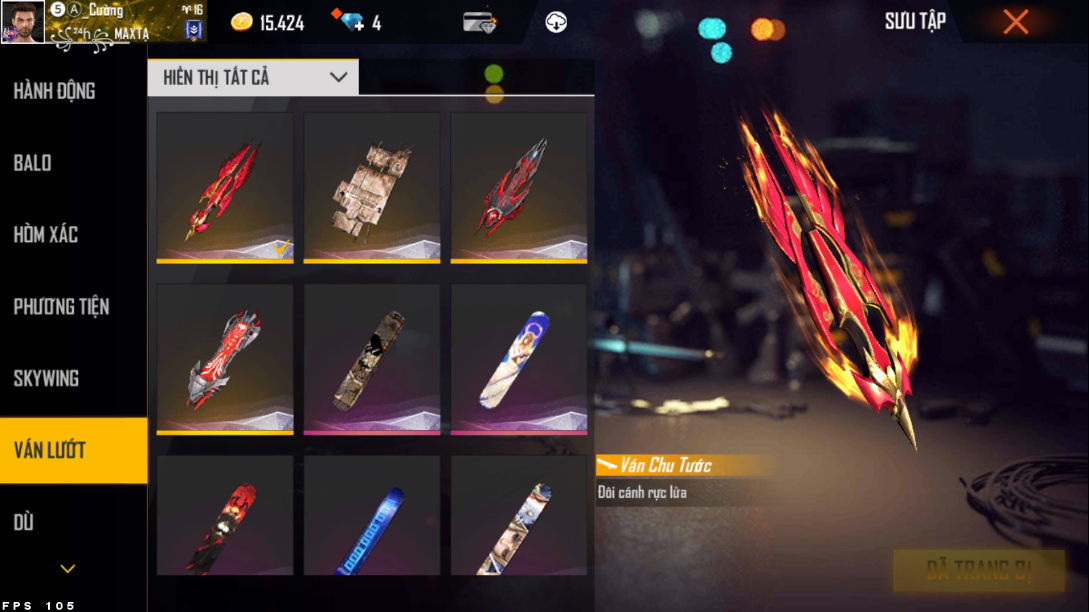Click the ĐÃ TRANG BỊ equipped button
This screenshot has height=612, width=1089.
978,571
